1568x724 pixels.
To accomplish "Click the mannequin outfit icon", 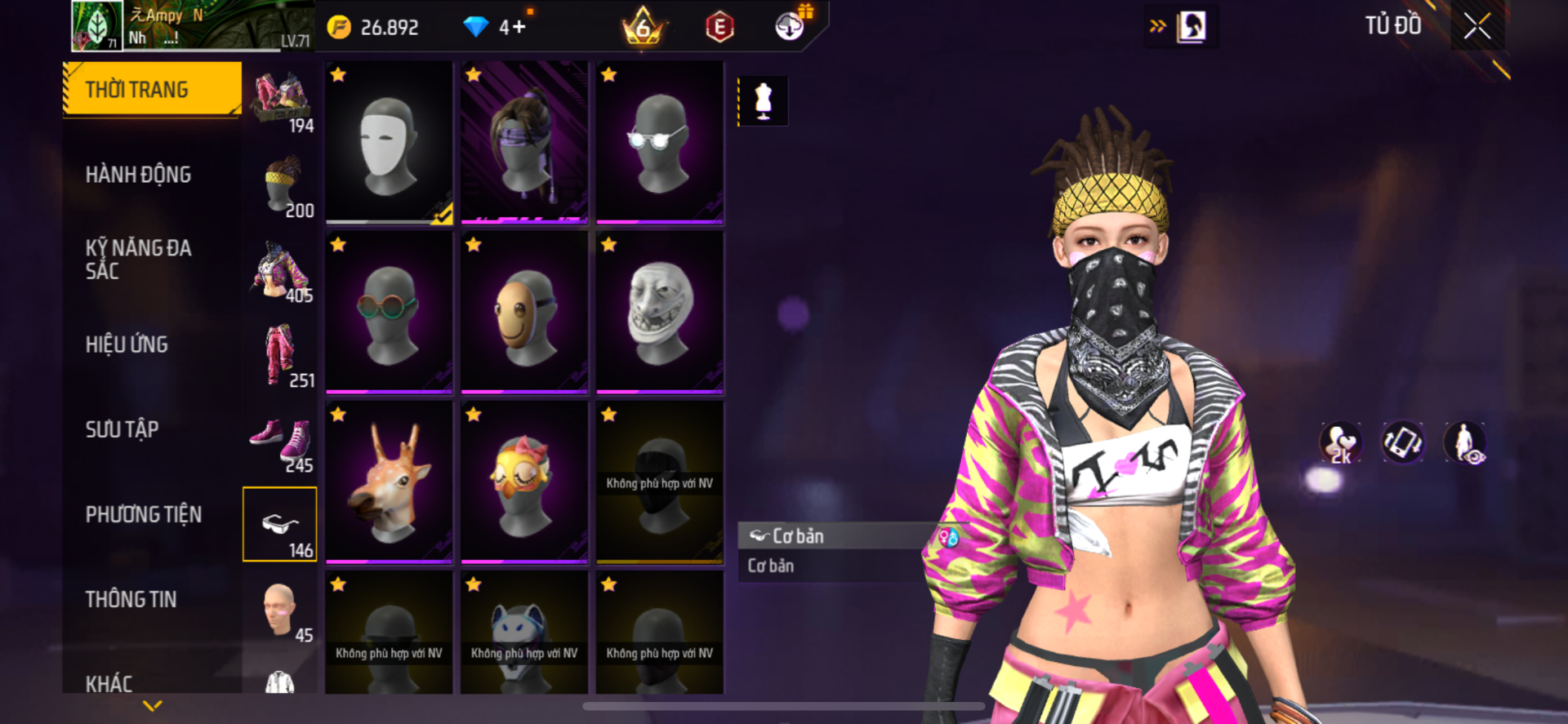I will (763, 101).
